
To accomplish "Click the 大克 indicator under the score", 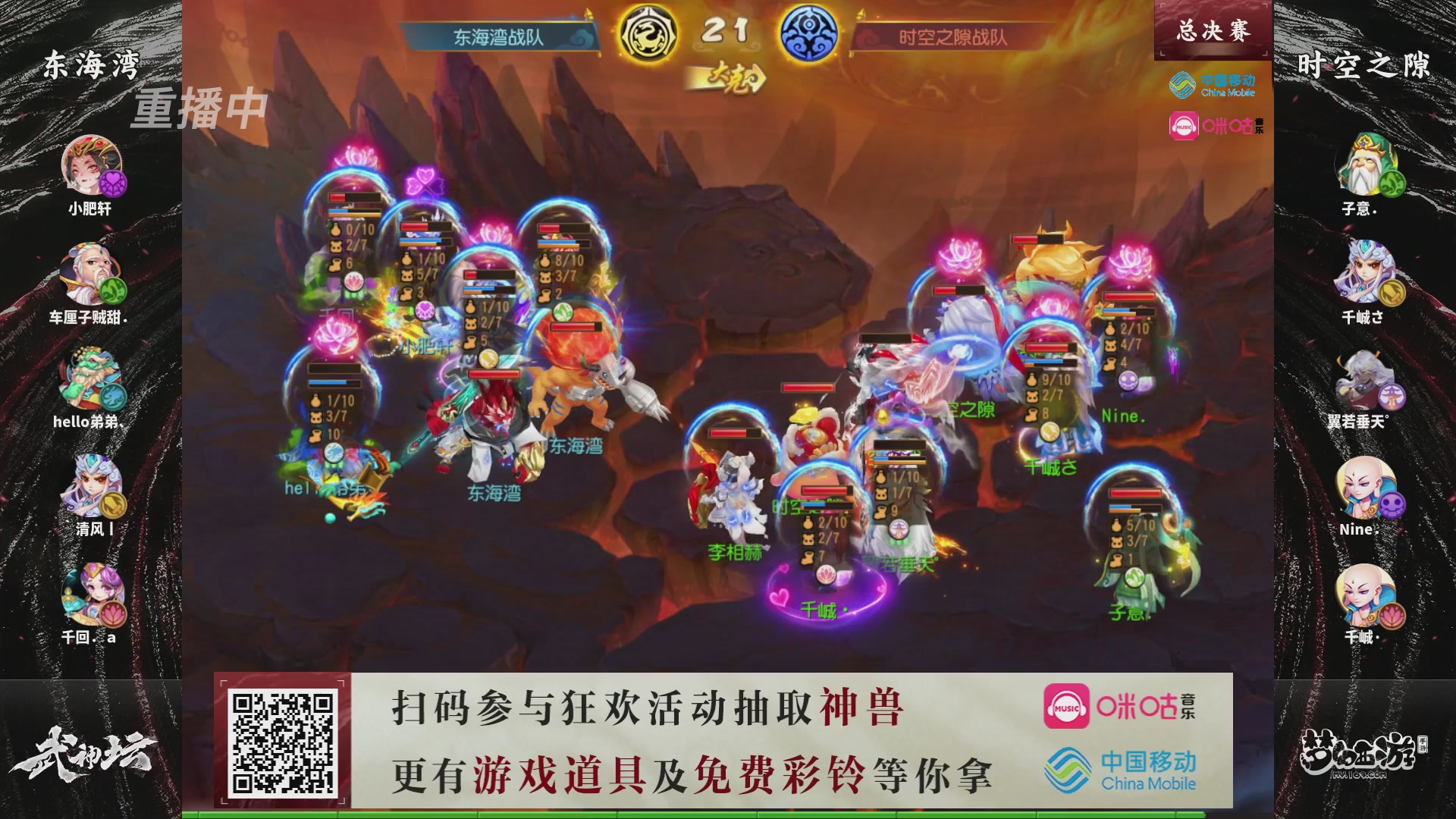I will [x=730, y=76].
